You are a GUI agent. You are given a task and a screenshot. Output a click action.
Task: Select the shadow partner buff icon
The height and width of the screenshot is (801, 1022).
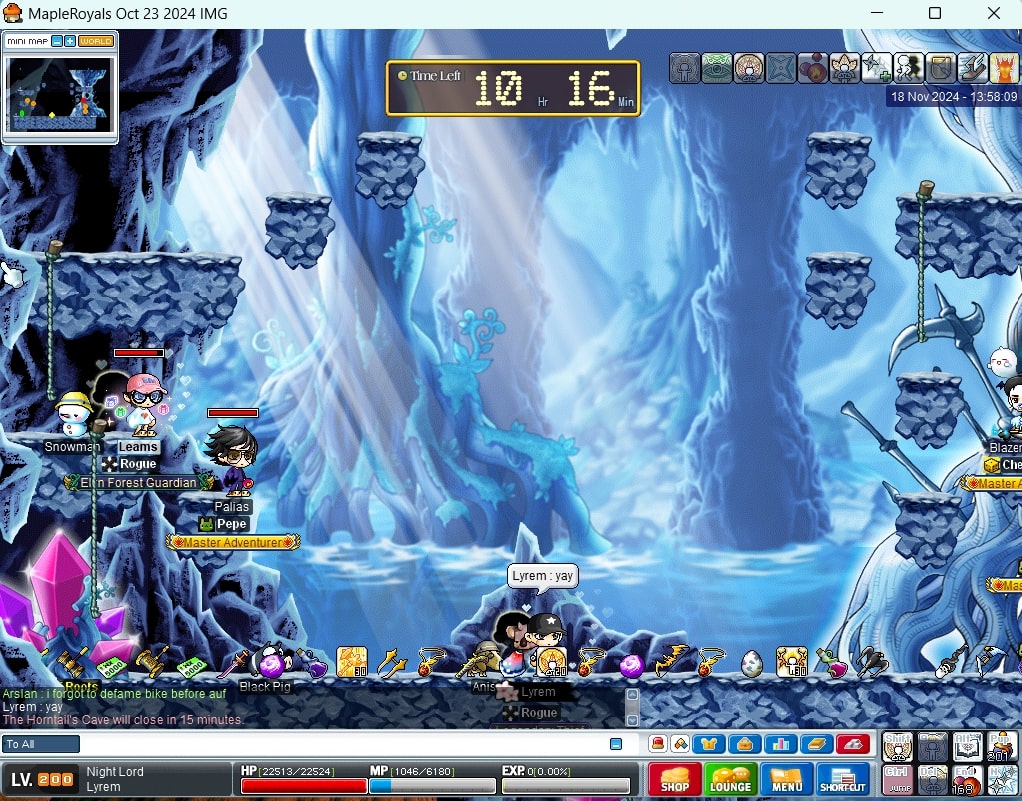coord(909,68)
